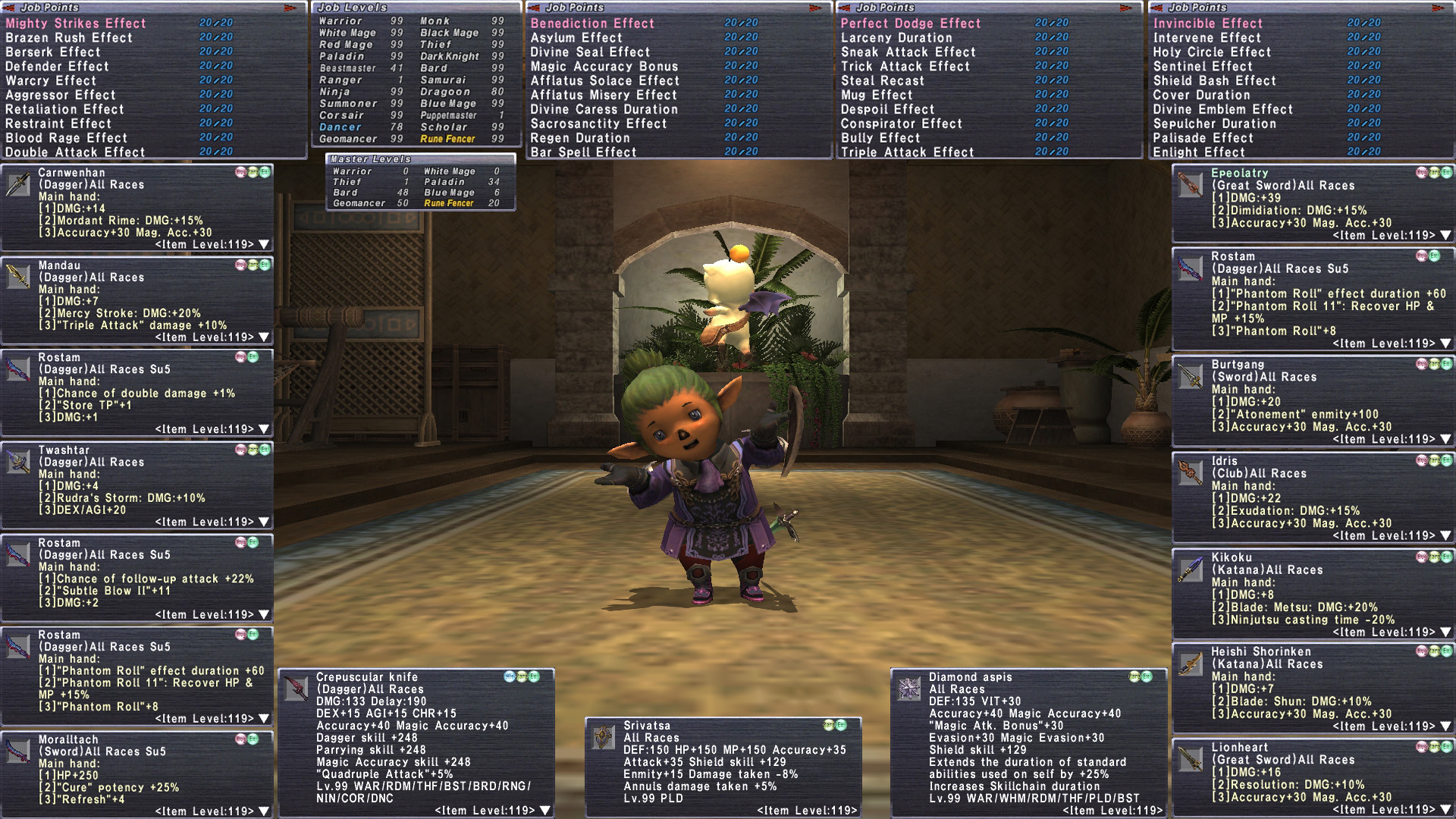This screenshot has width=1456, height=819.
Task: Select the Idris club icon
Action: coord(1191,472)
